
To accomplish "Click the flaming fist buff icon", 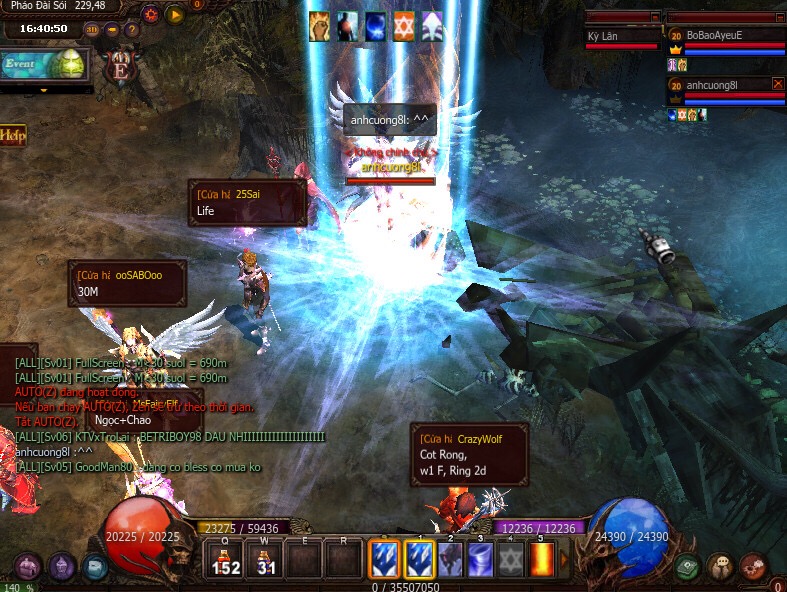I will (x=319, y=25).
